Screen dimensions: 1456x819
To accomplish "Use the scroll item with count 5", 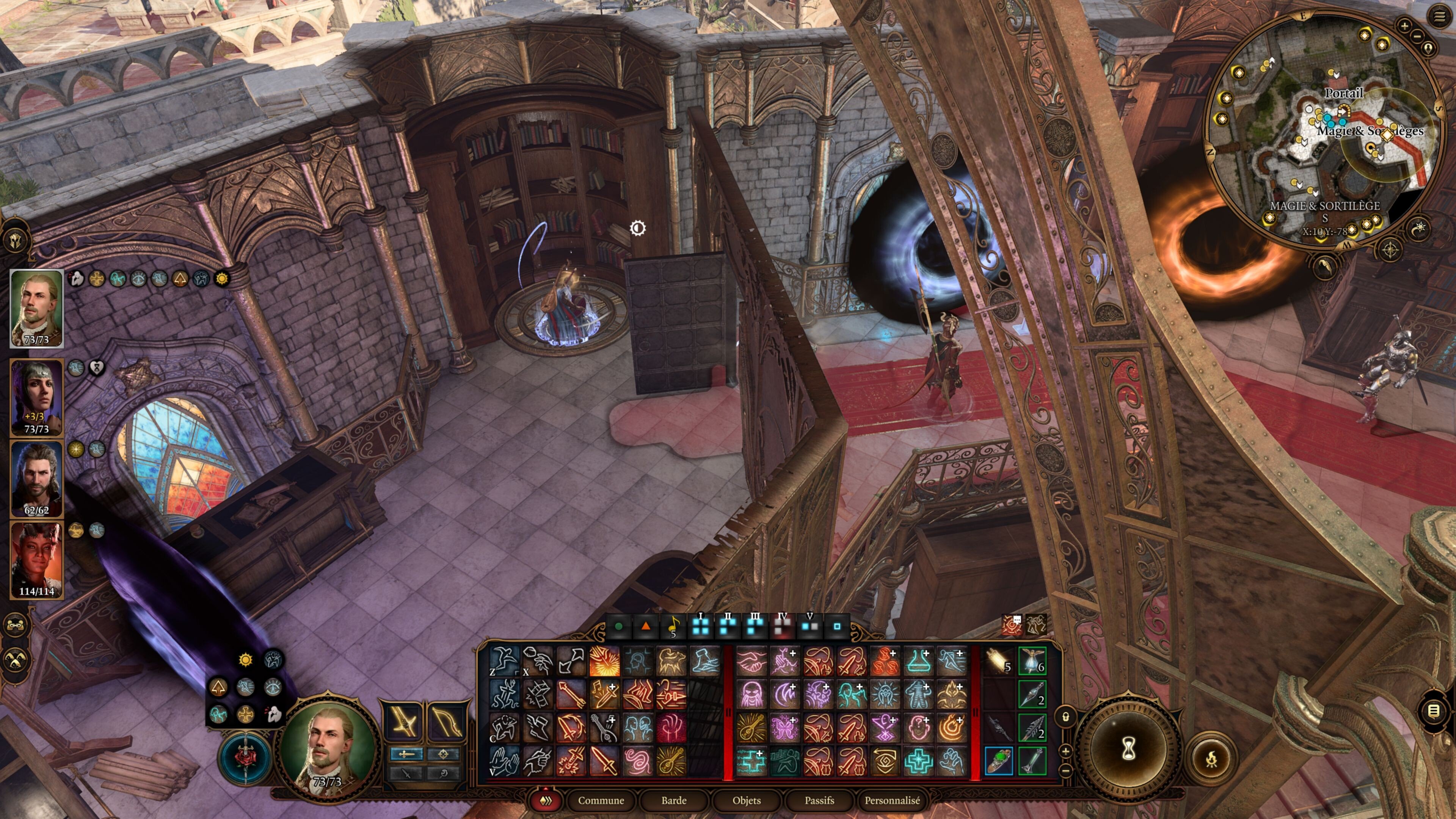I will click(998, 661).
